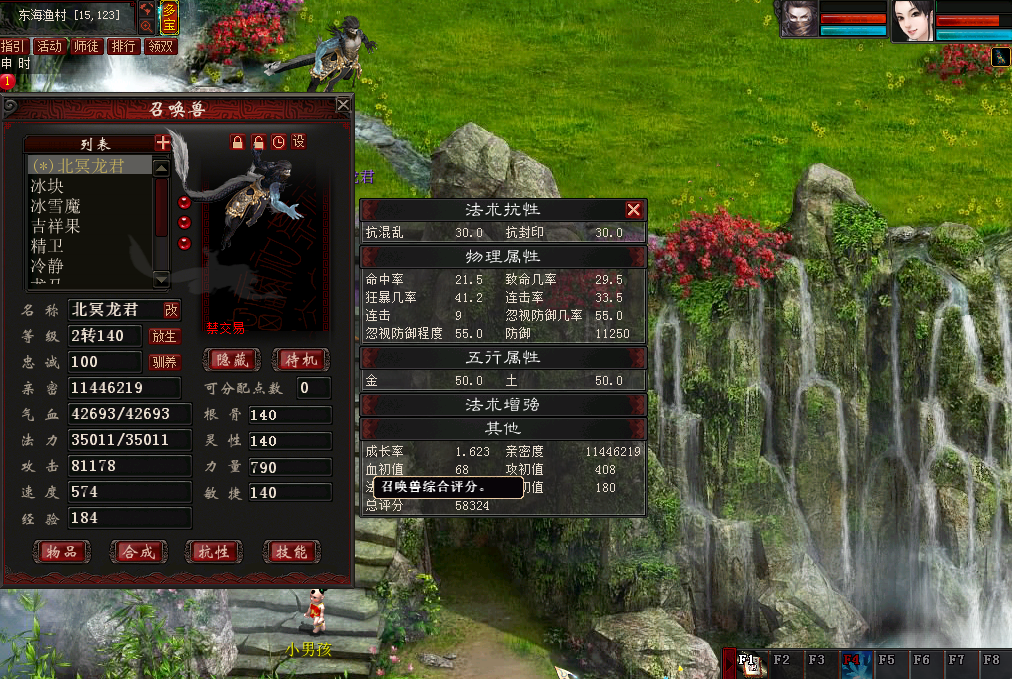
Task: Close the 召唤兽 summon pet window
Action: [x=343, y=104]
